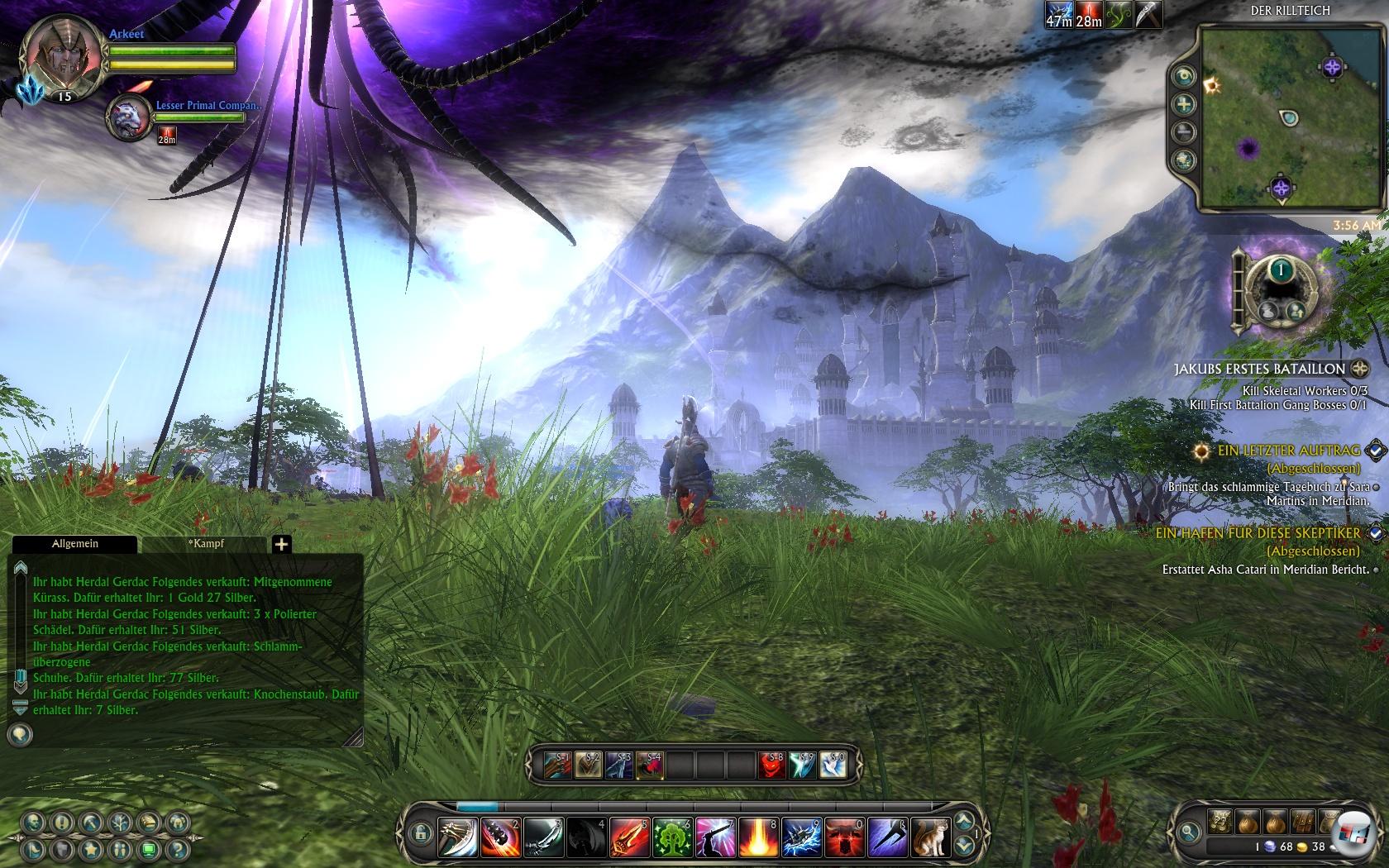Zoom out the minimap with the minus button
This screenshot has width=1389, height=868.
point(1185,131)
